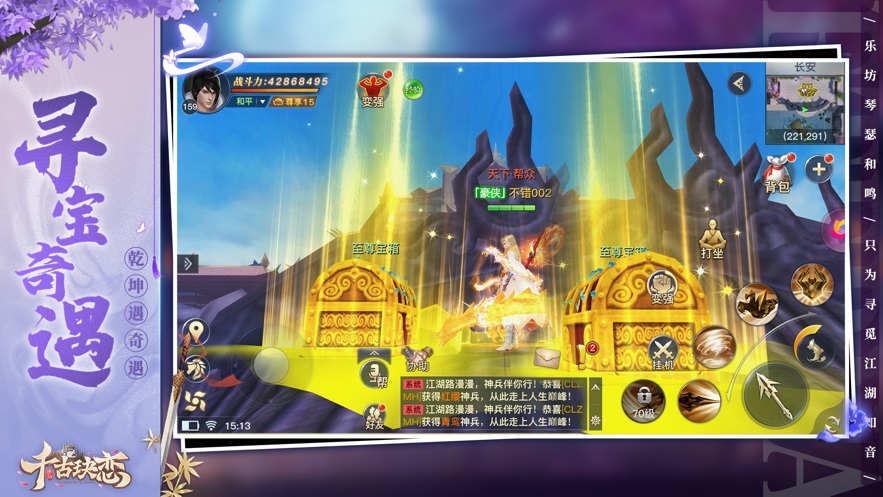Tap the 尊享15 VIP badge
Screen dimensions: 883x497
294,102
